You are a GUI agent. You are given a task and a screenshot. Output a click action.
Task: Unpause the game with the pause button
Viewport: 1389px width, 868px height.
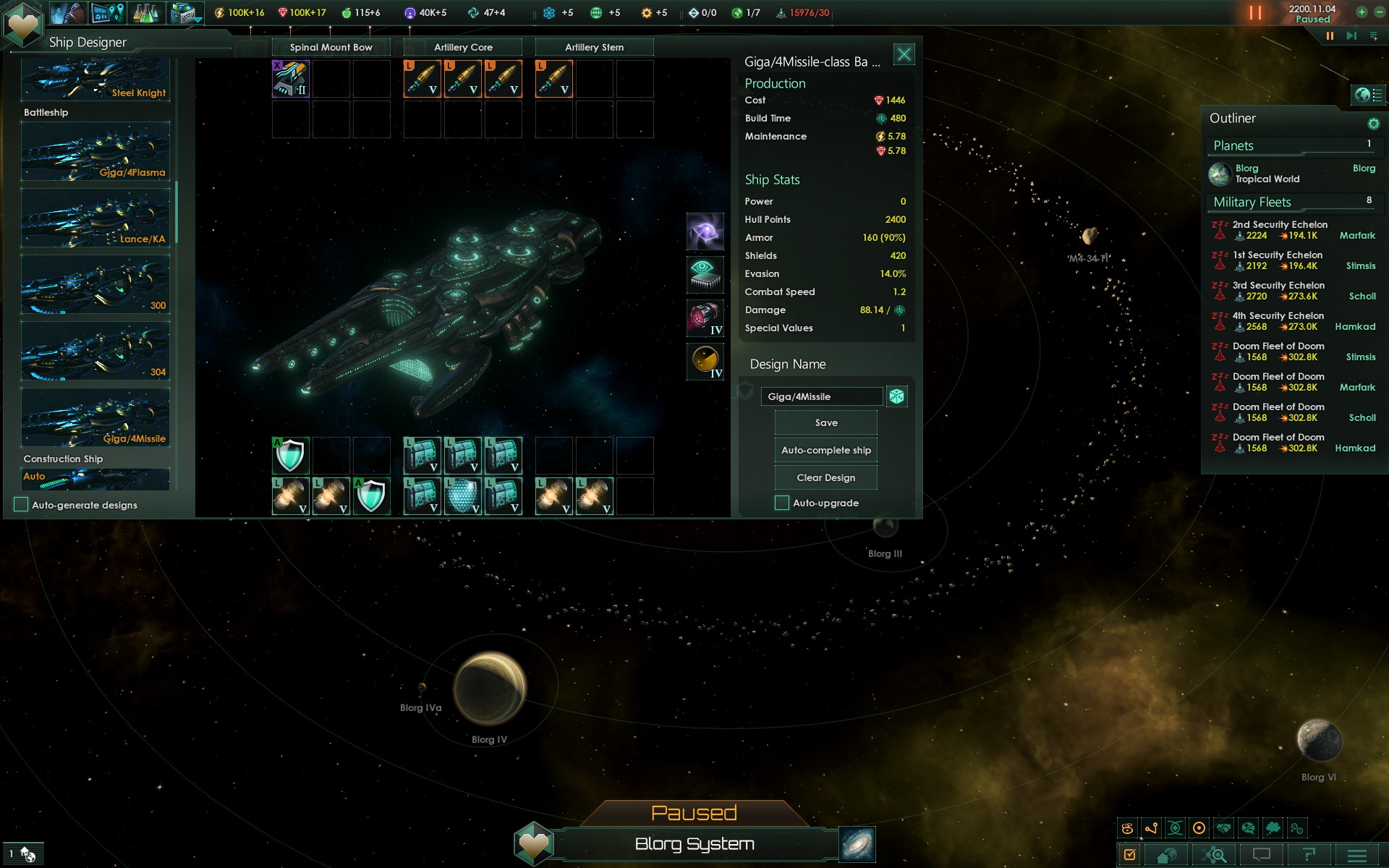(x=1330, y=35)
